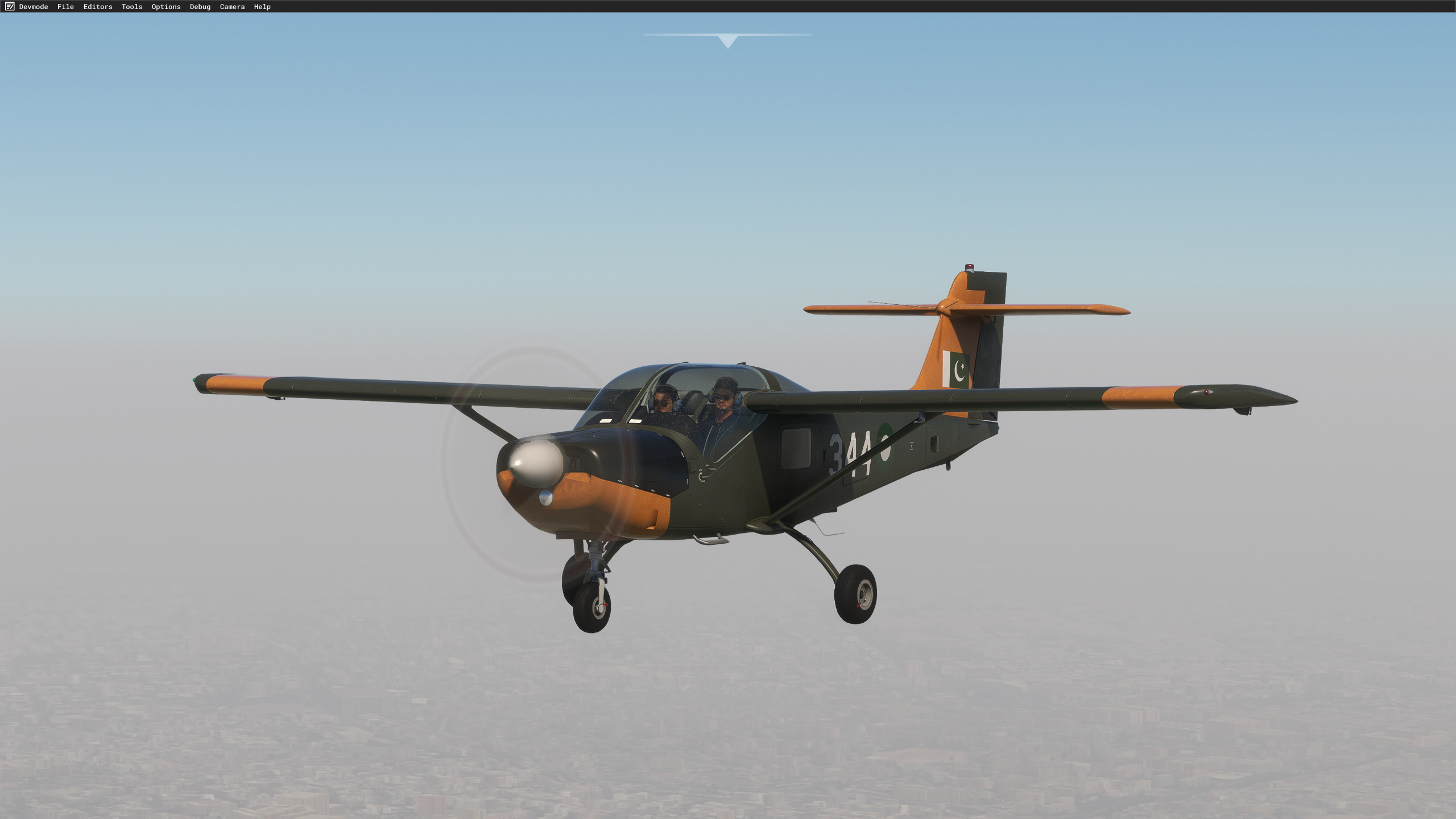
Task: Open the File menu
Action: (65, 7)
